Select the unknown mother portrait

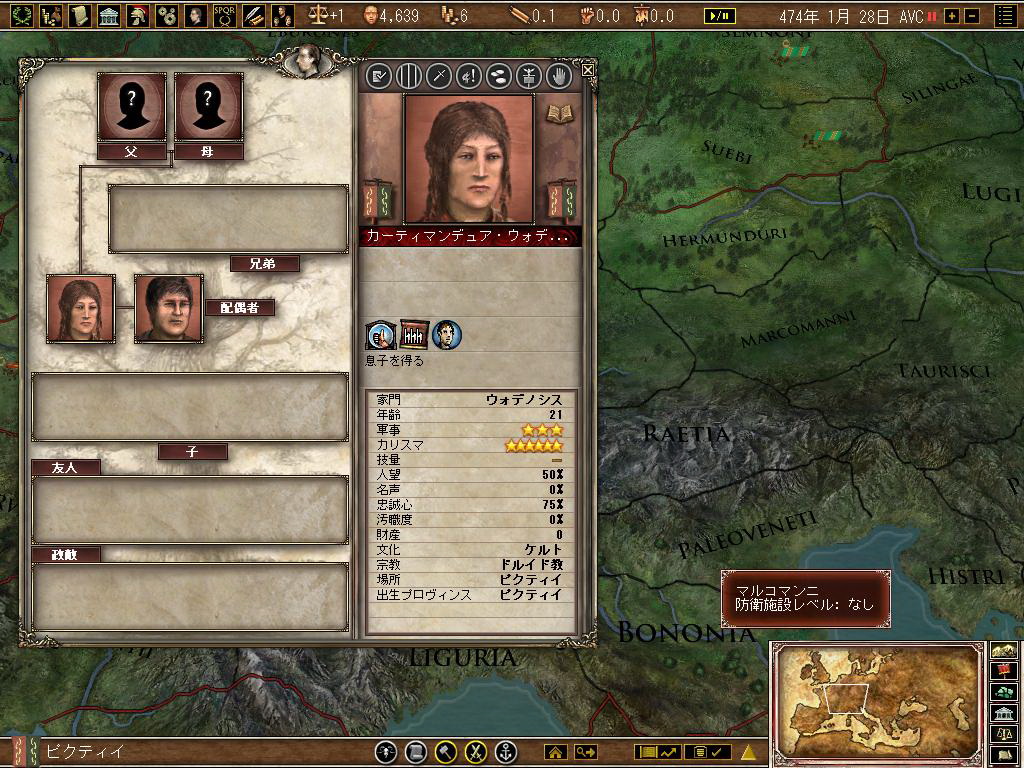(209, 107)
